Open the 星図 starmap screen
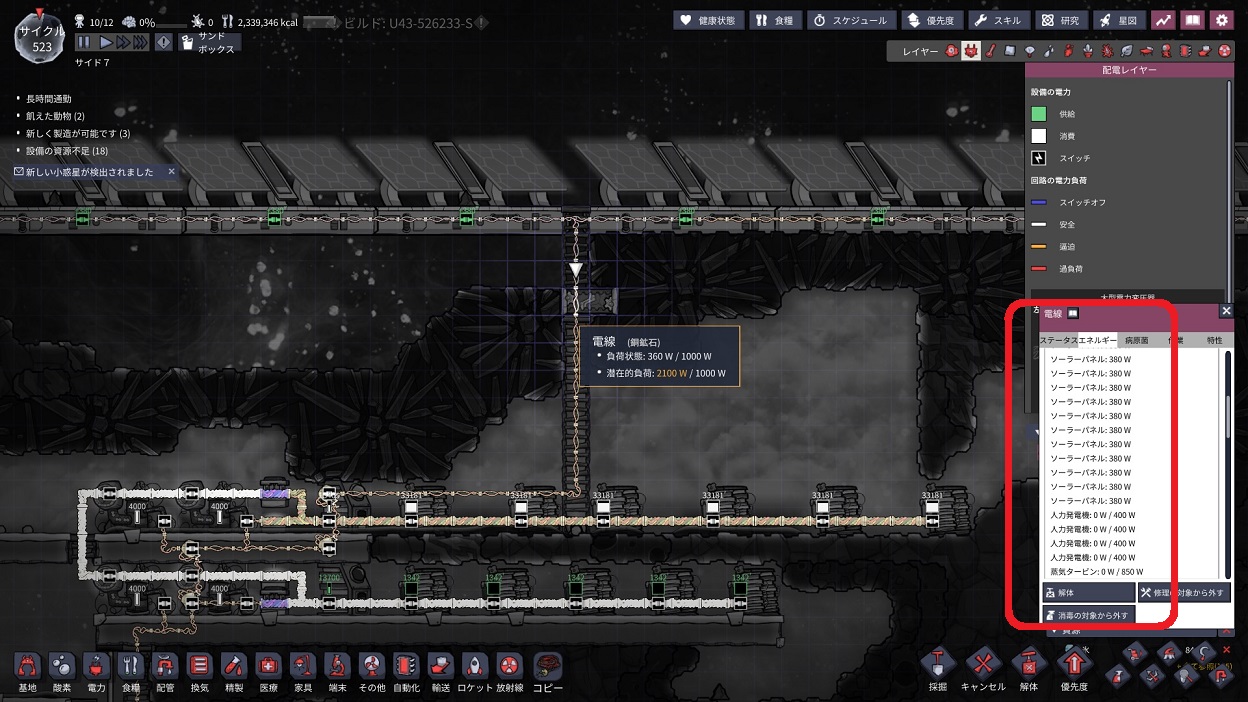 point(1119,20)
